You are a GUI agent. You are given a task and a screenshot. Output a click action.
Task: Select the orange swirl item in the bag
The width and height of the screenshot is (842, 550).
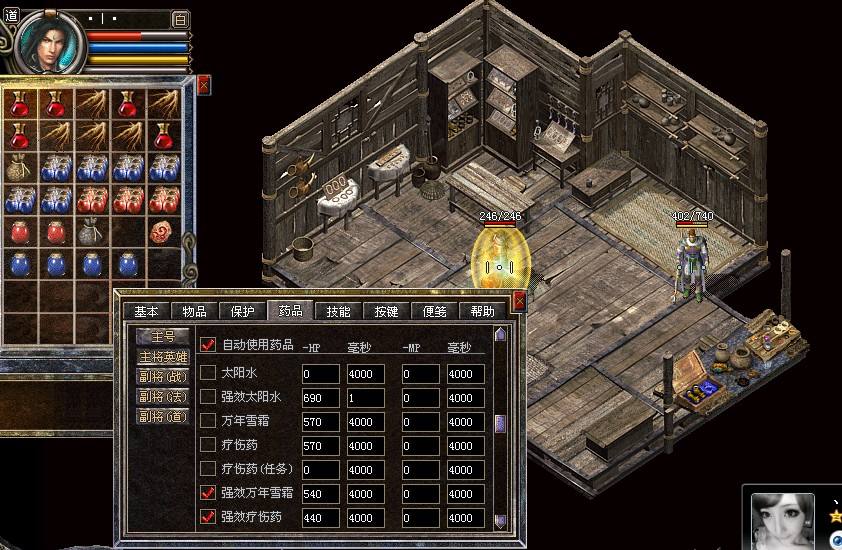pyautogui.click(x=164, y=232)
